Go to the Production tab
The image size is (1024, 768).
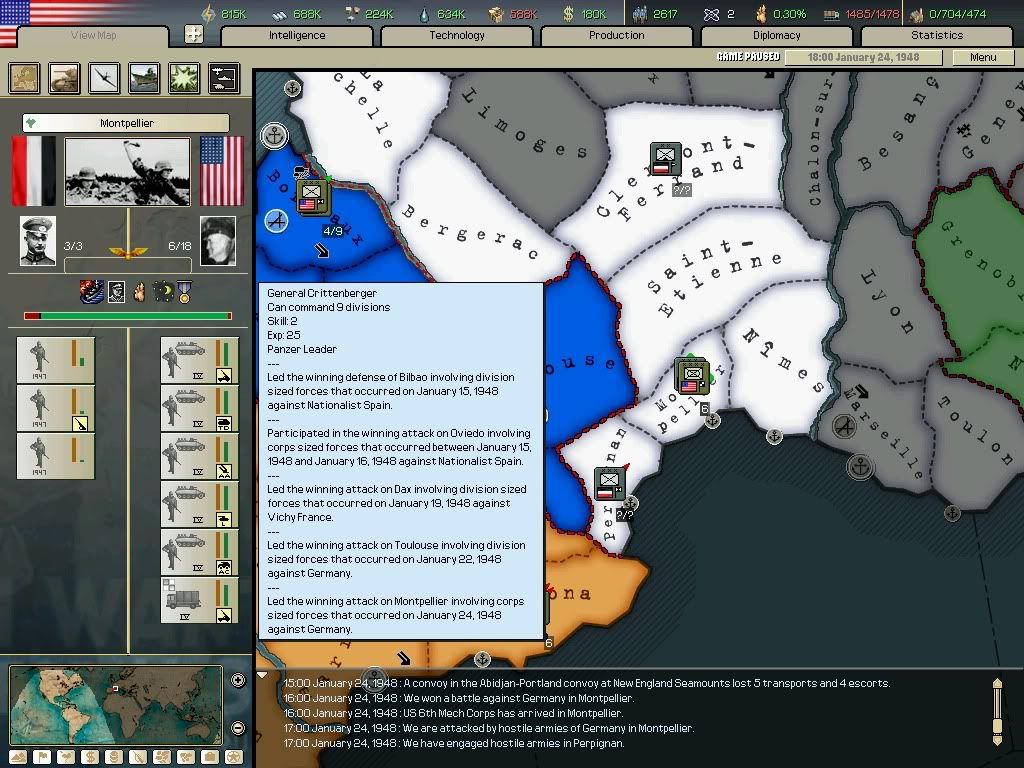617,36
